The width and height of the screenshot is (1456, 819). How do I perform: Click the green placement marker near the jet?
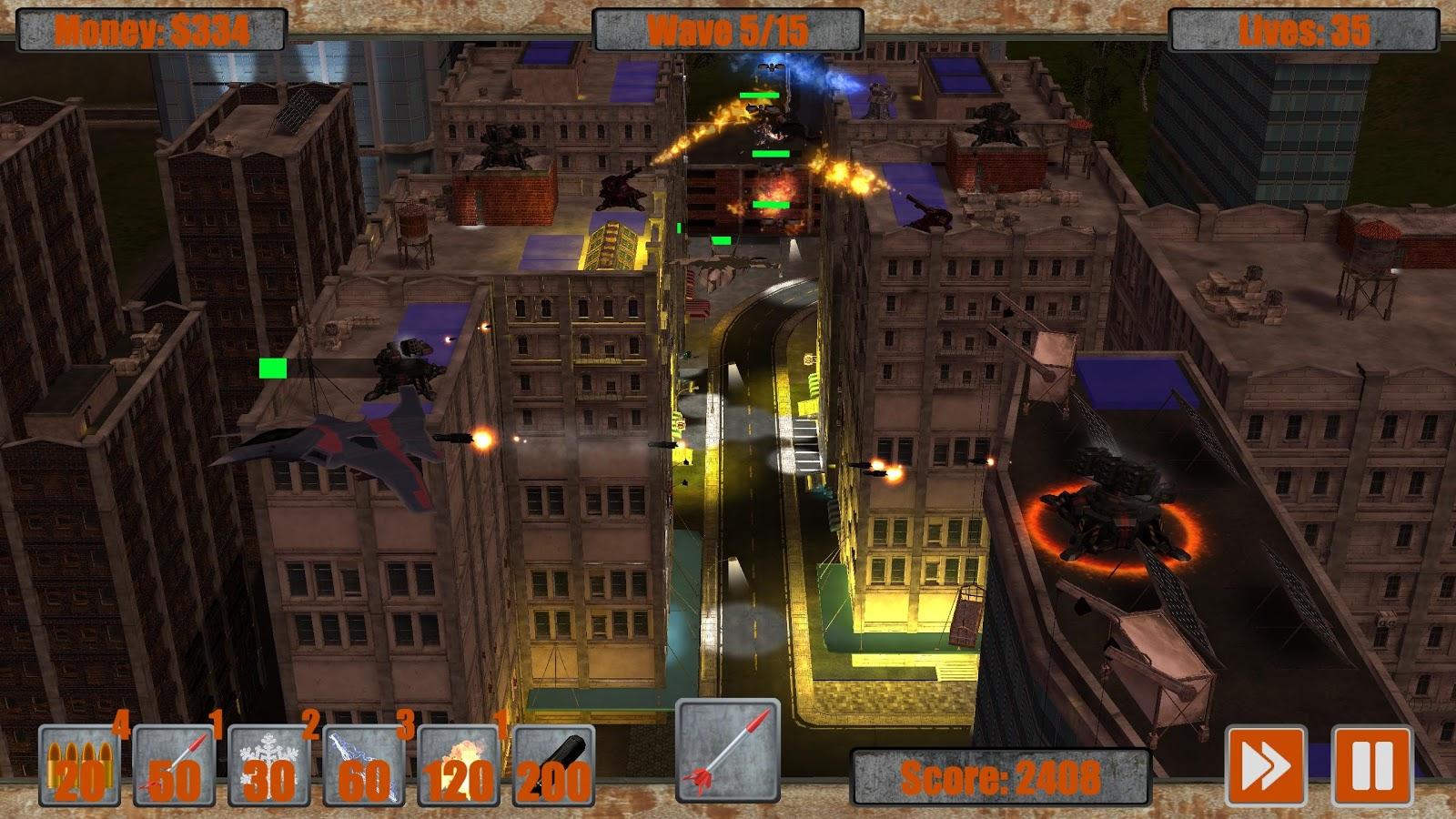[x=271, y=367]
